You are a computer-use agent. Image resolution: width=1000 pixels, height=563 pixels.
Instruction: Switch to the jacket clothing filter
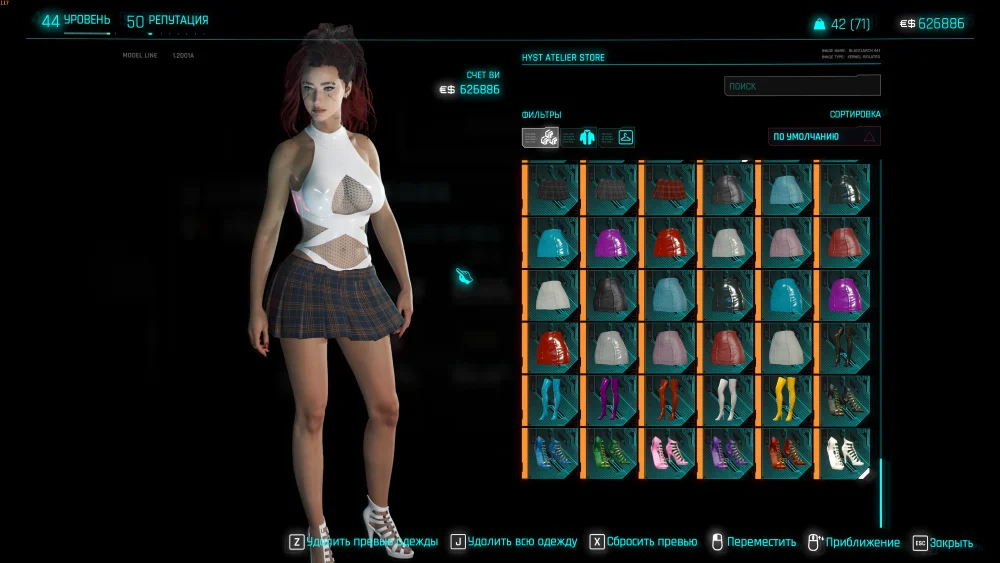click(588, 137)
